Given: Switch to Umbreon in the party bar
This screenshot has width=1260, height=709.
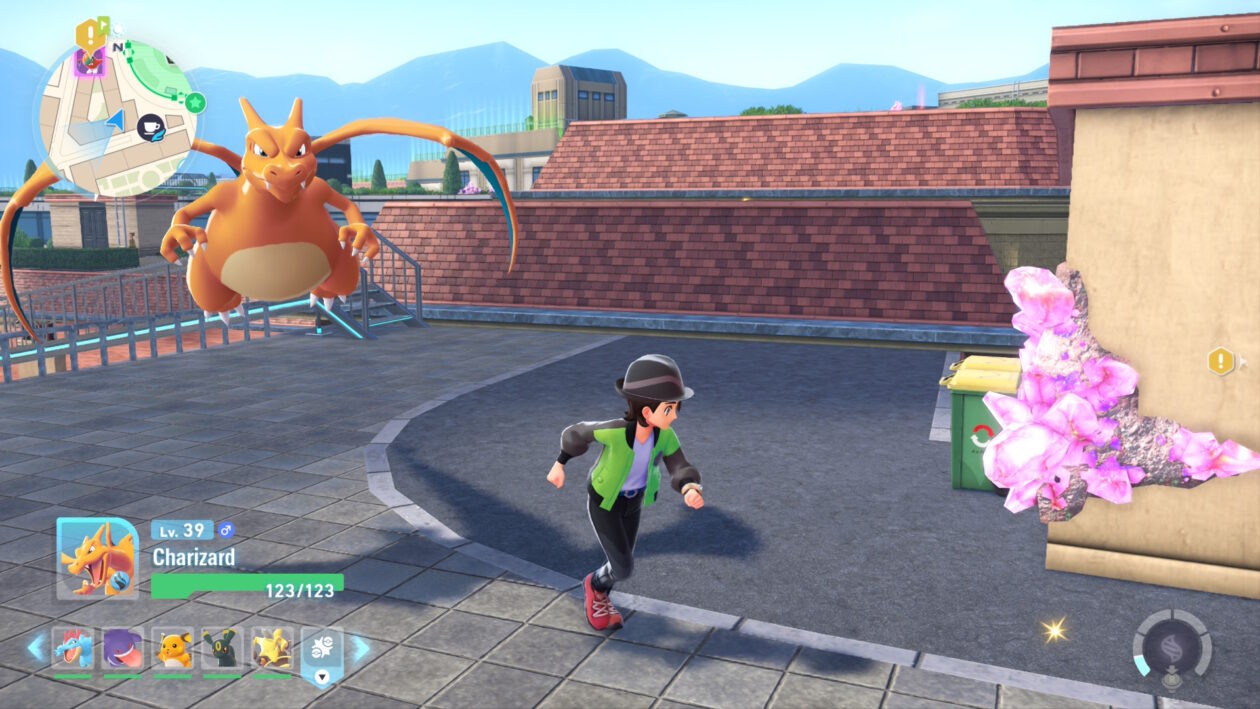Looking at the screenshot, I should coord(222,648).
